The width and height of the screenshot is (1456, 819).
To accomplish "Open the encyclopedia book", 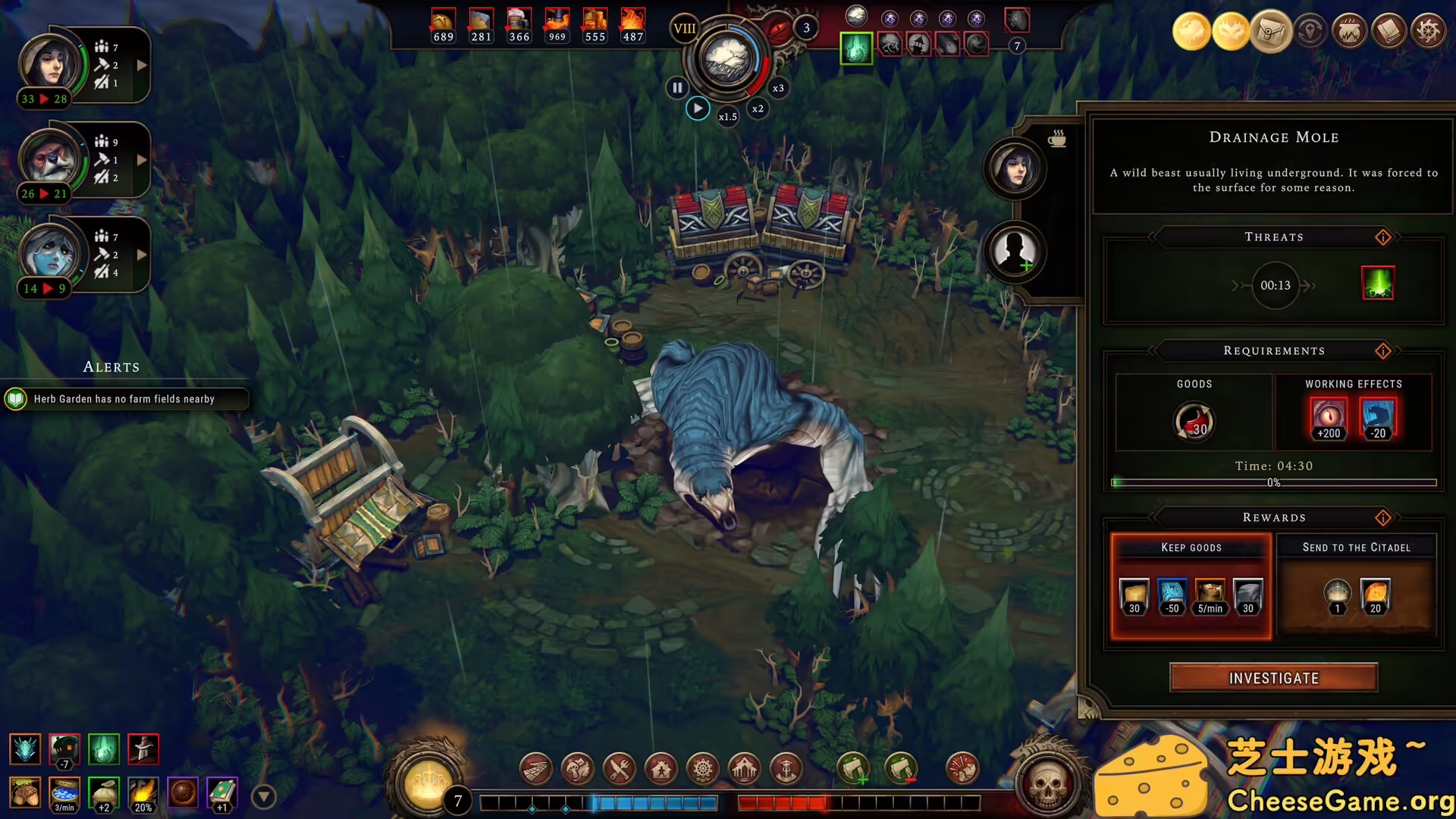I will 1389,32.
